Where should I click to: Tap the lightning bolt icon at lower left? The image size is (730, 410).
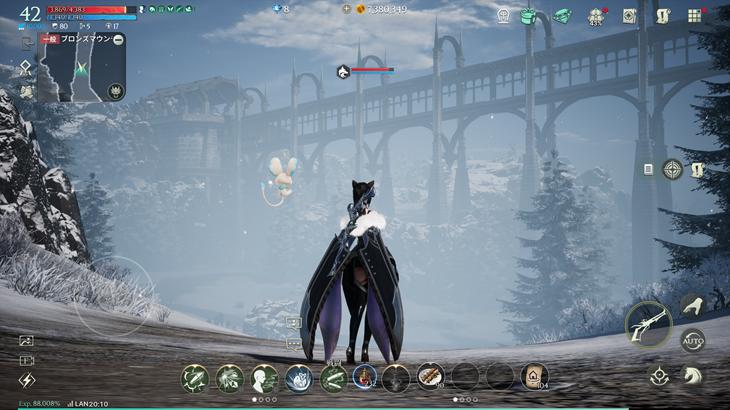pos(27,380)
